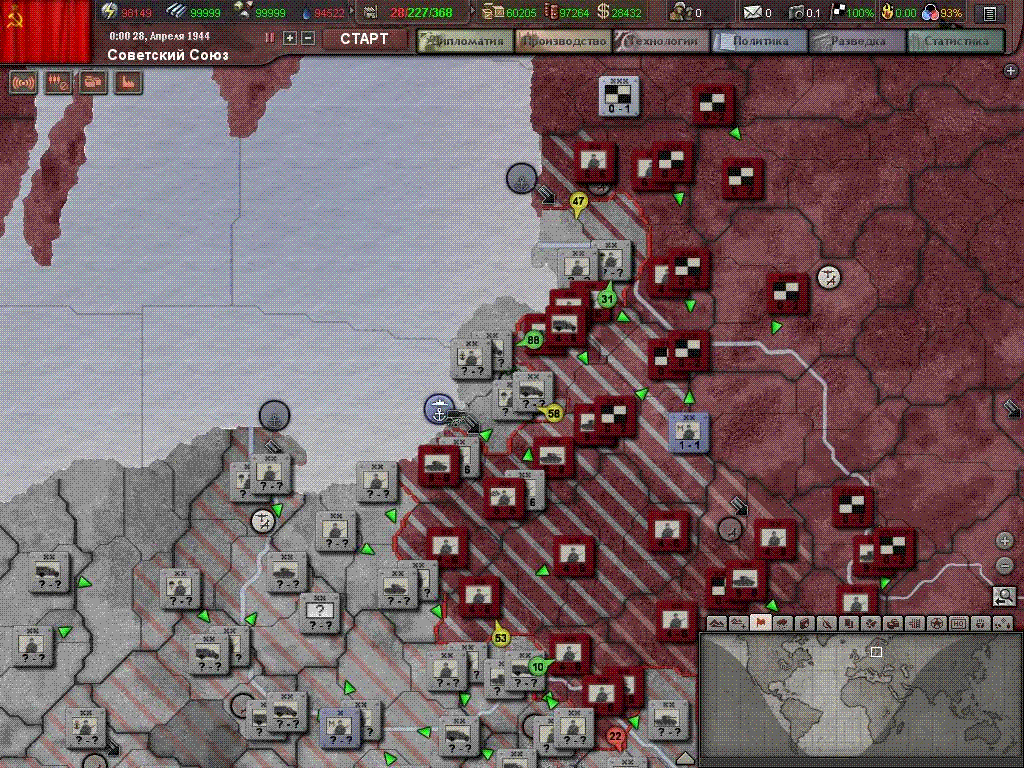Click the factory icon button under the flag
Image resolution: width=1024 pixels, height=768 pixels.
click(129, 83)
